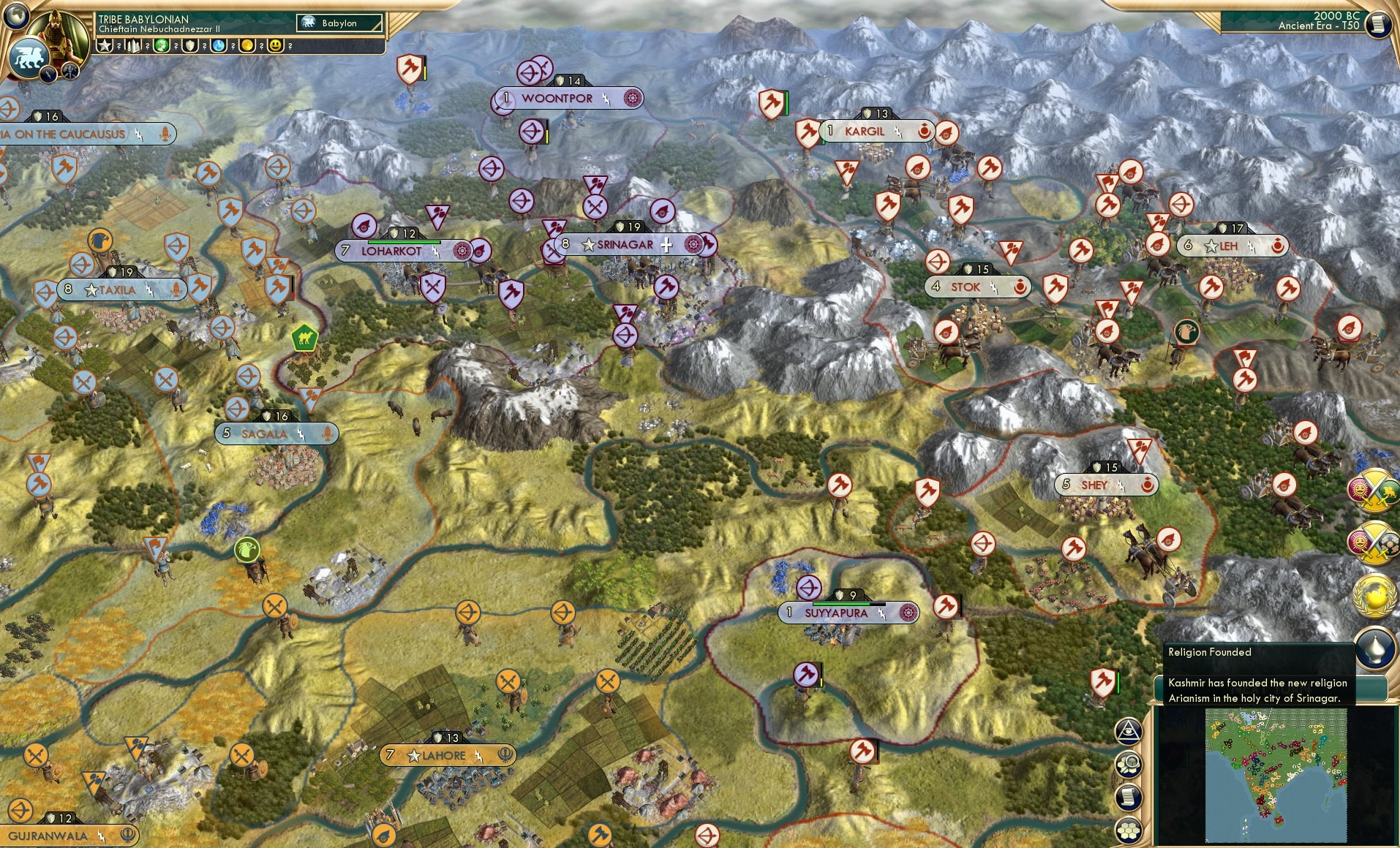This screenshot has height=848, width=1400.
Task: Click the gold coin icon in the resource bar
Action: [x=248, y=46]
